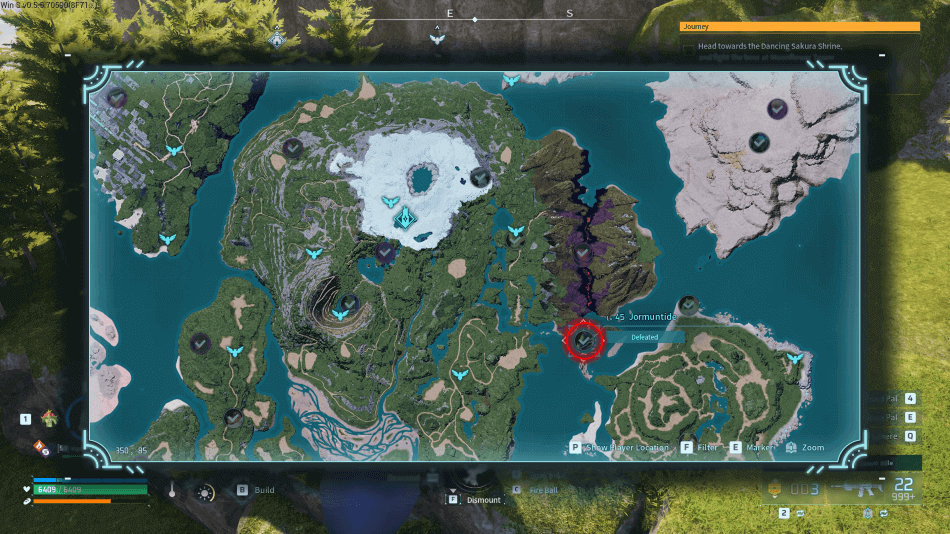Image resolution: width=950 pixels, height=534 pixels.
Task: Click the teal diamond marker in the snowfield
Action: coord(404,219)
